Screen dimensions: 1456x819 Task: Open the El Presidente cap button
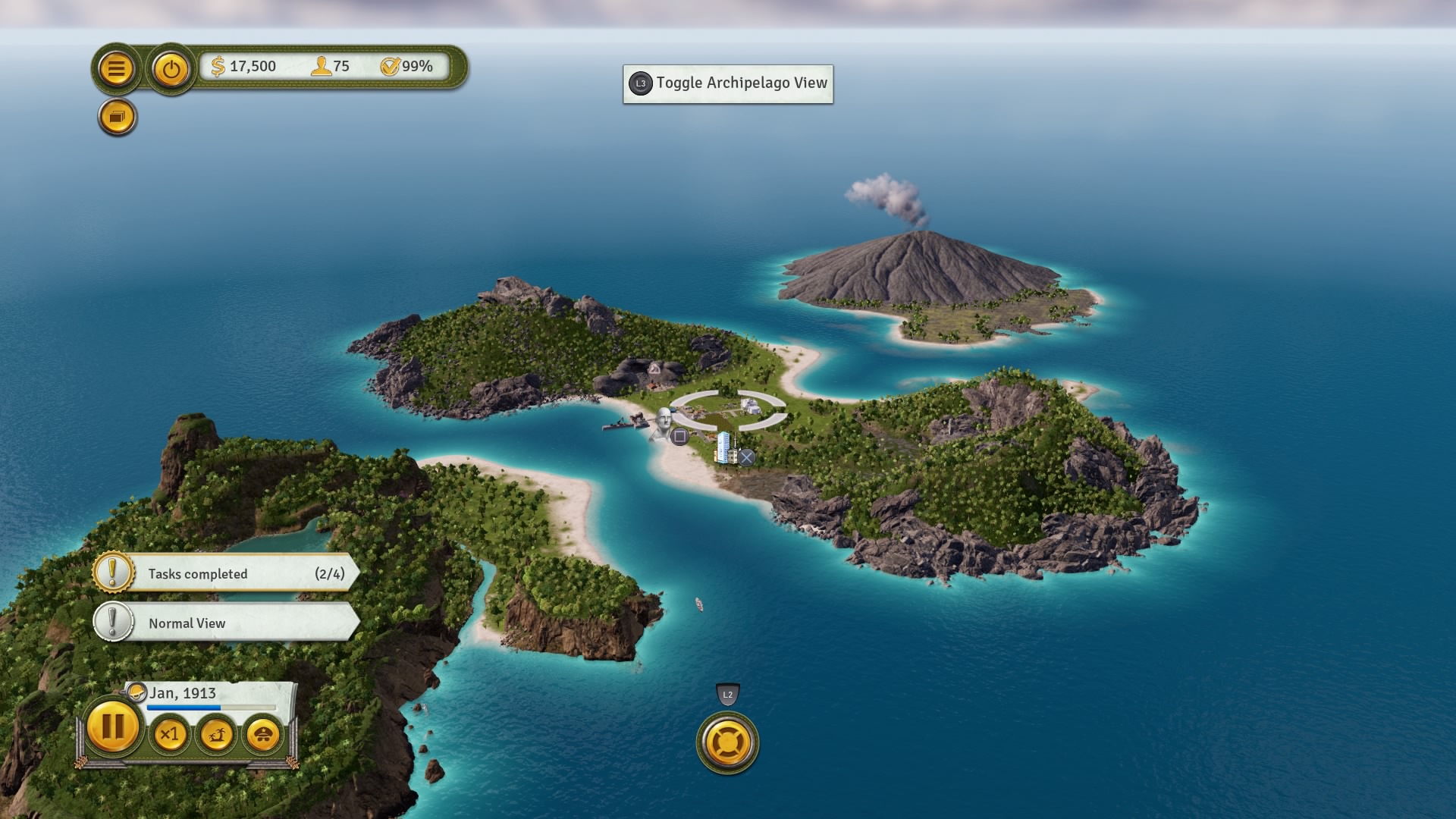click(x=263, y=734)
